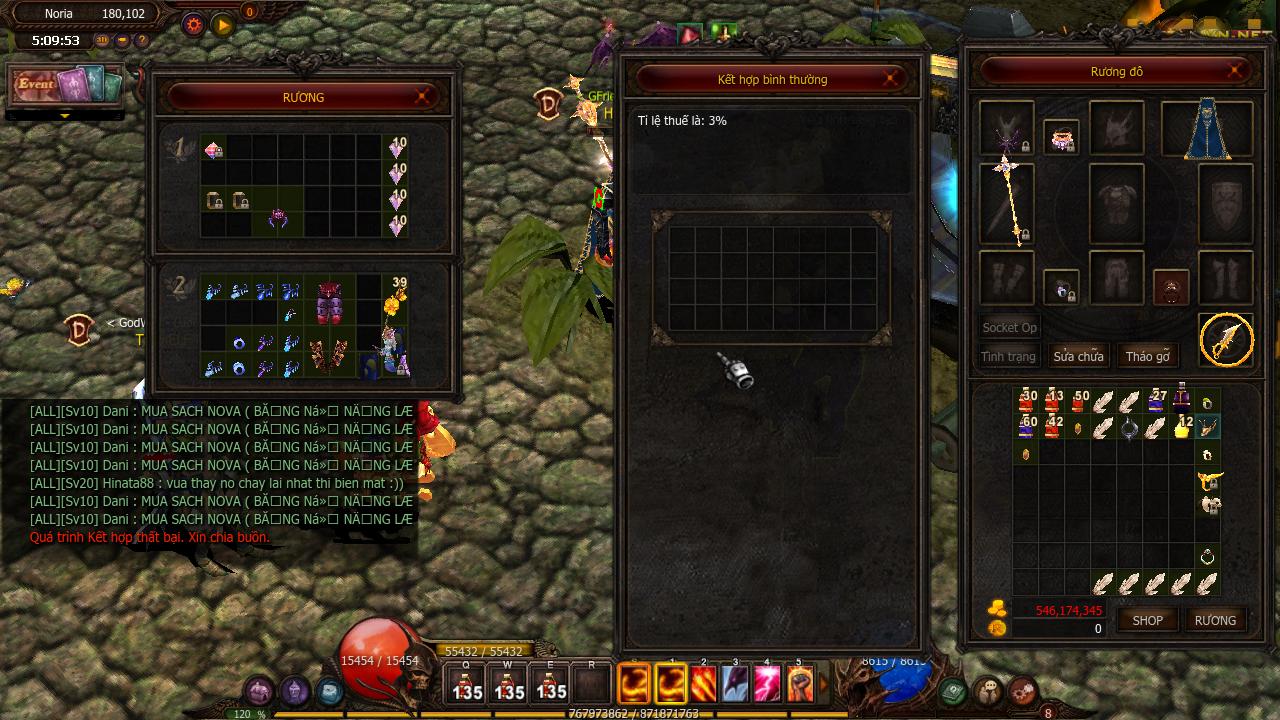The height and width of the screenshot is (720, 1280).
Task: Close the Kết hợp bình thường window
Action: [890, 79]
